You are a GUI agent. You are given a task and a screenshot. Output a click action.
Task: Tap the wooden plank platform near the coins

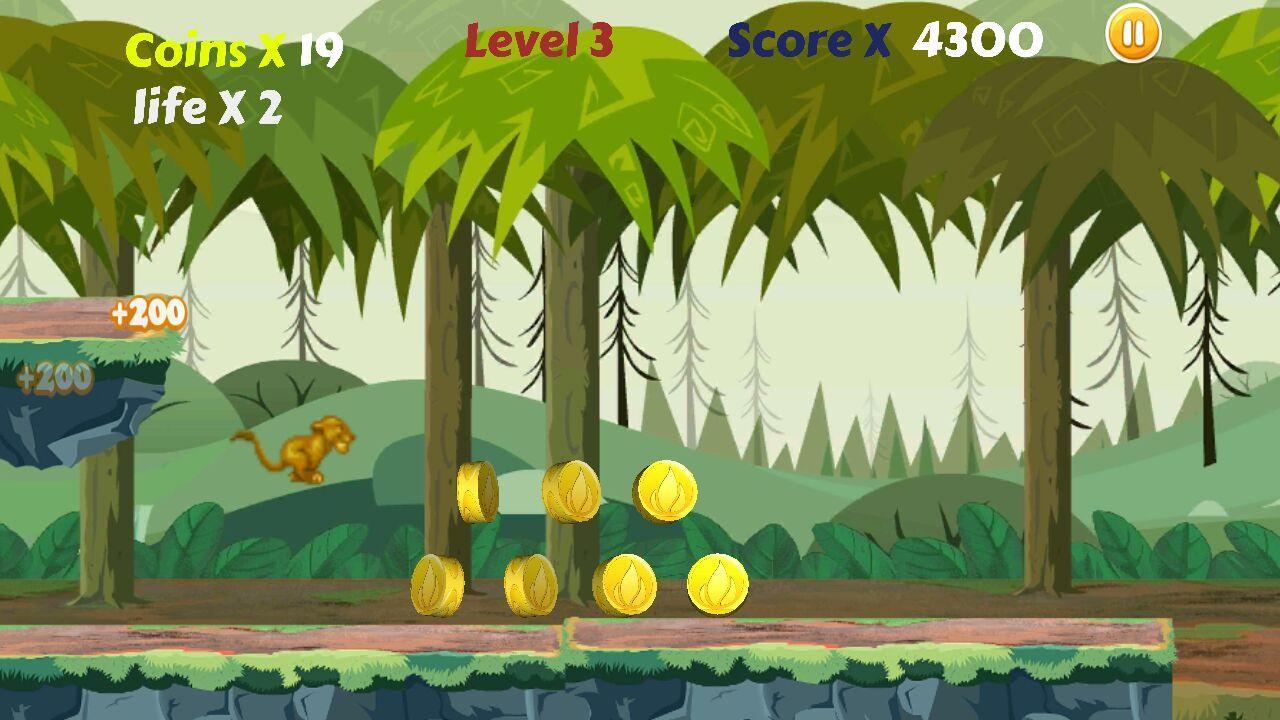tap(870, 632)
